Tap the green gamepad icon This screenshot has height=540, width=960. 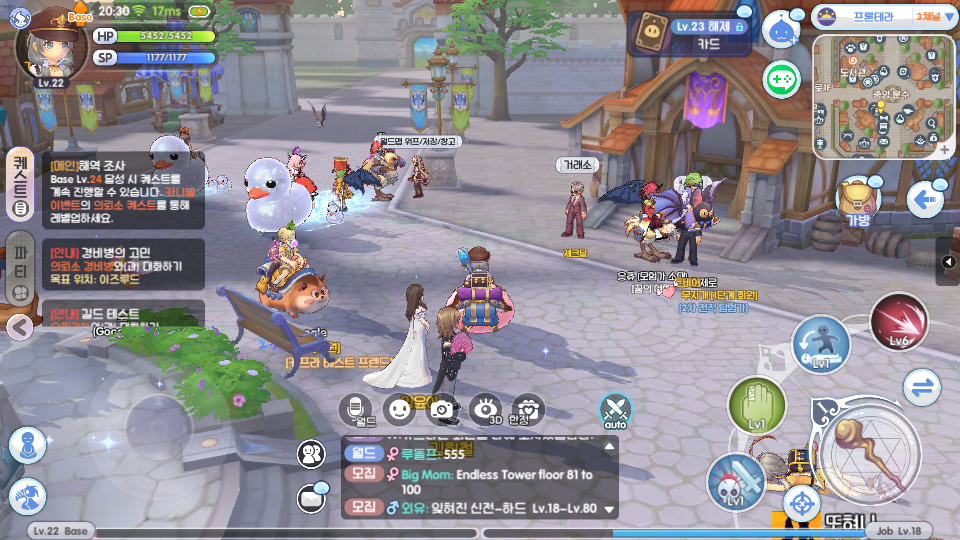coord(780,79)
